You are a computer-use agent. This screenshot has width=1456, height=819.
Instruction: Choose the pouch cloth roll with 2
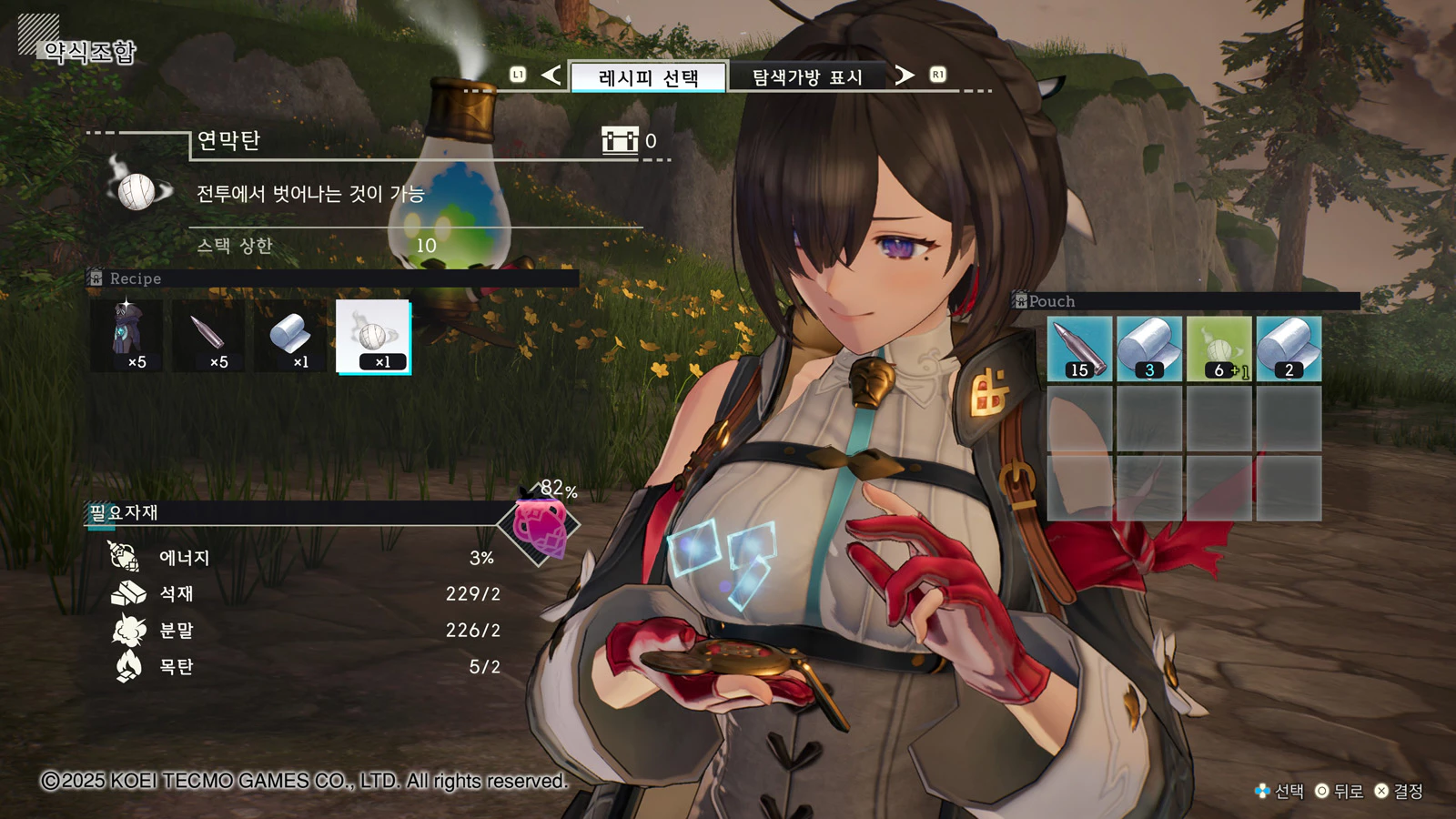click(1289, 349)
